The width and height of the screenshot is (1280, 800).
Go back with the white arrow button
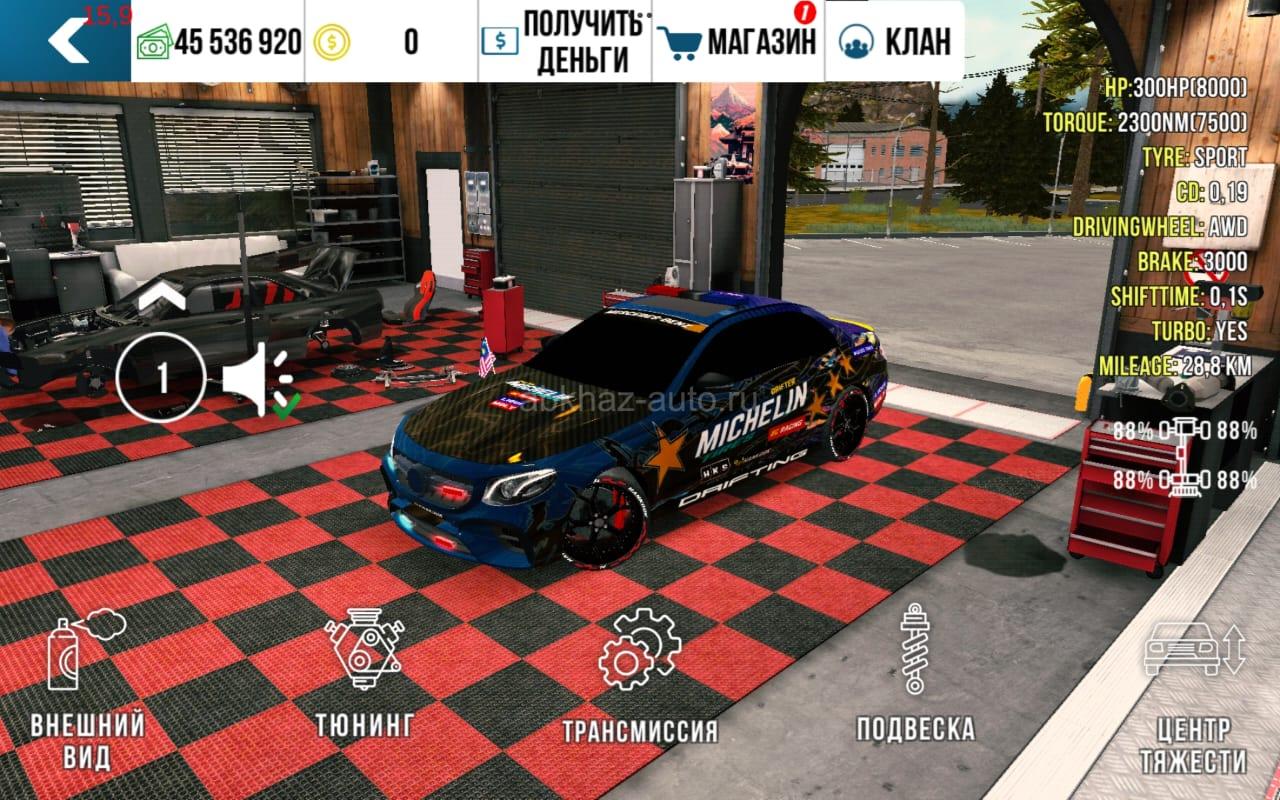[x=67, y=41]
